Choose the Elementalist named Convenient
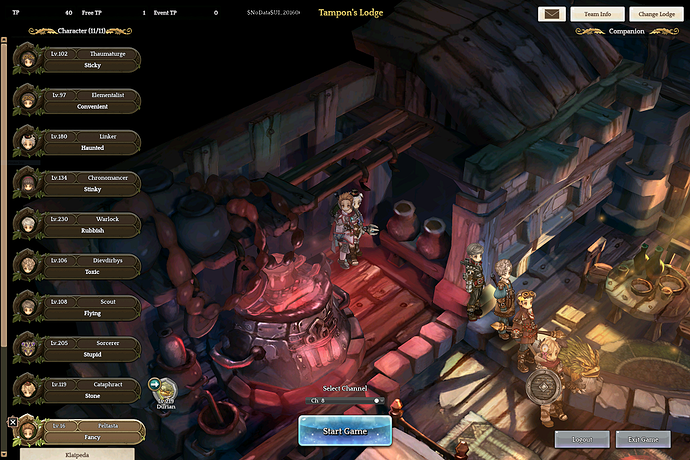 click(x=90, y=101)
